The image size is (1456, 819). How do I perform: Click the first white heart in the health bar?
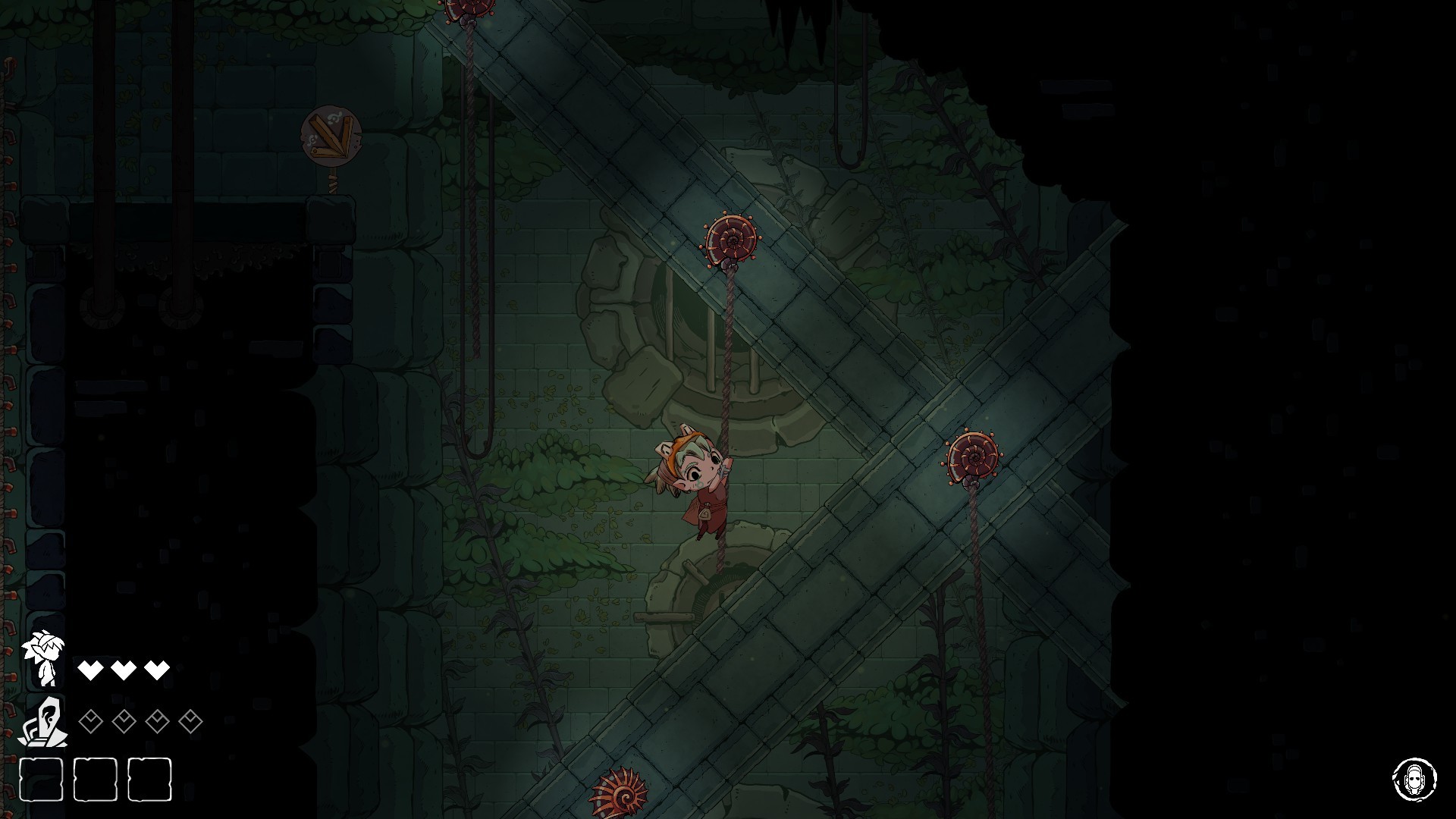point(91,670)
